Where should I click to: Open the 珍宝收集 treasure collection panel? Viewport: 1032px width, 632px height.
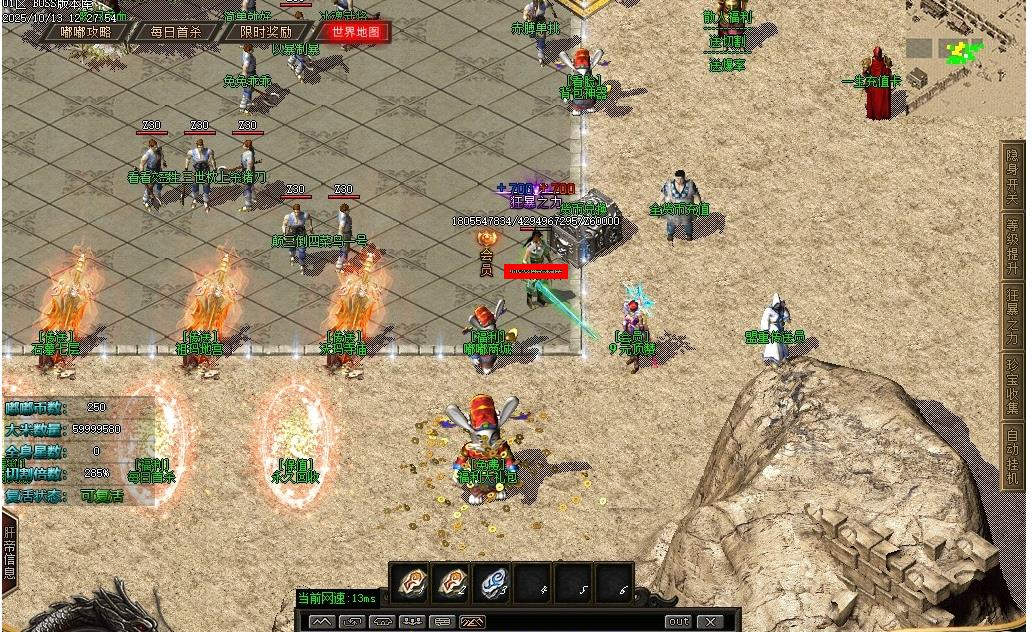pos(1013,386)
